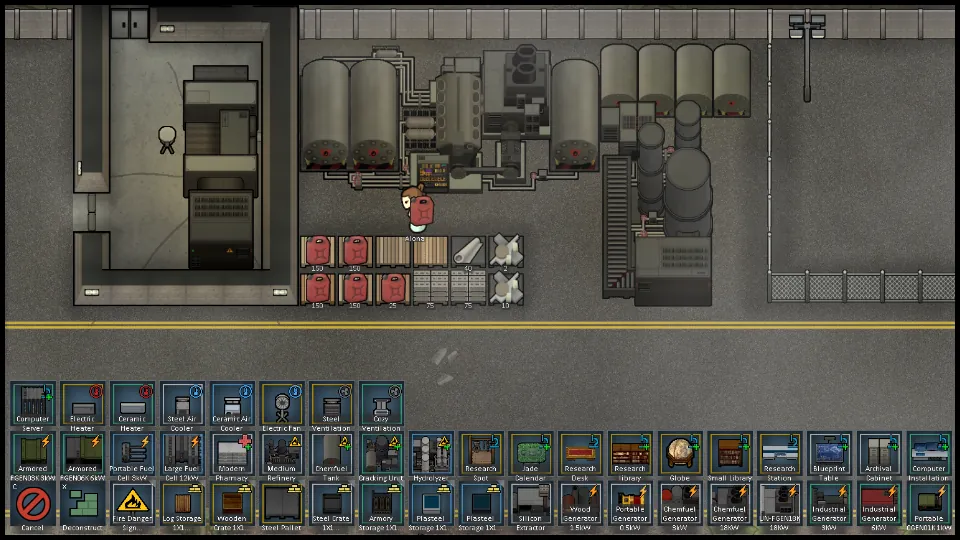Choose the Steel Pallet build item

coord(282,505)
